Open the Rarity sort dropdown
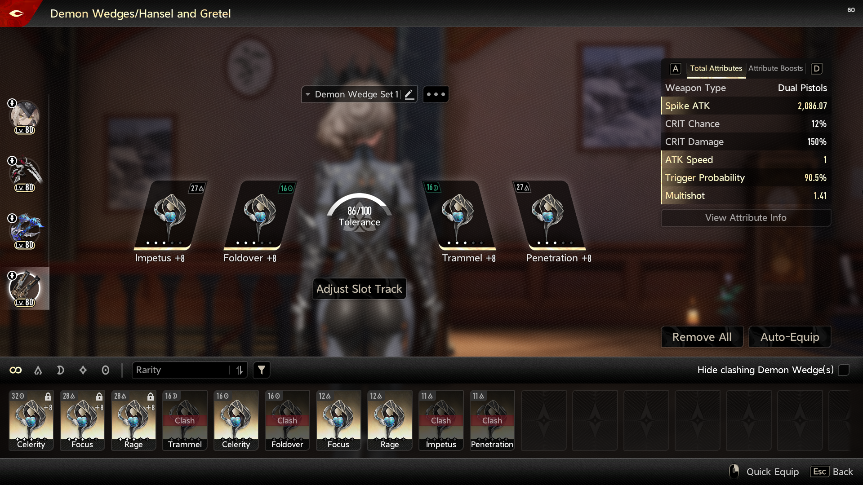This screenshot has width=863, height=485. tap(190, 370)
